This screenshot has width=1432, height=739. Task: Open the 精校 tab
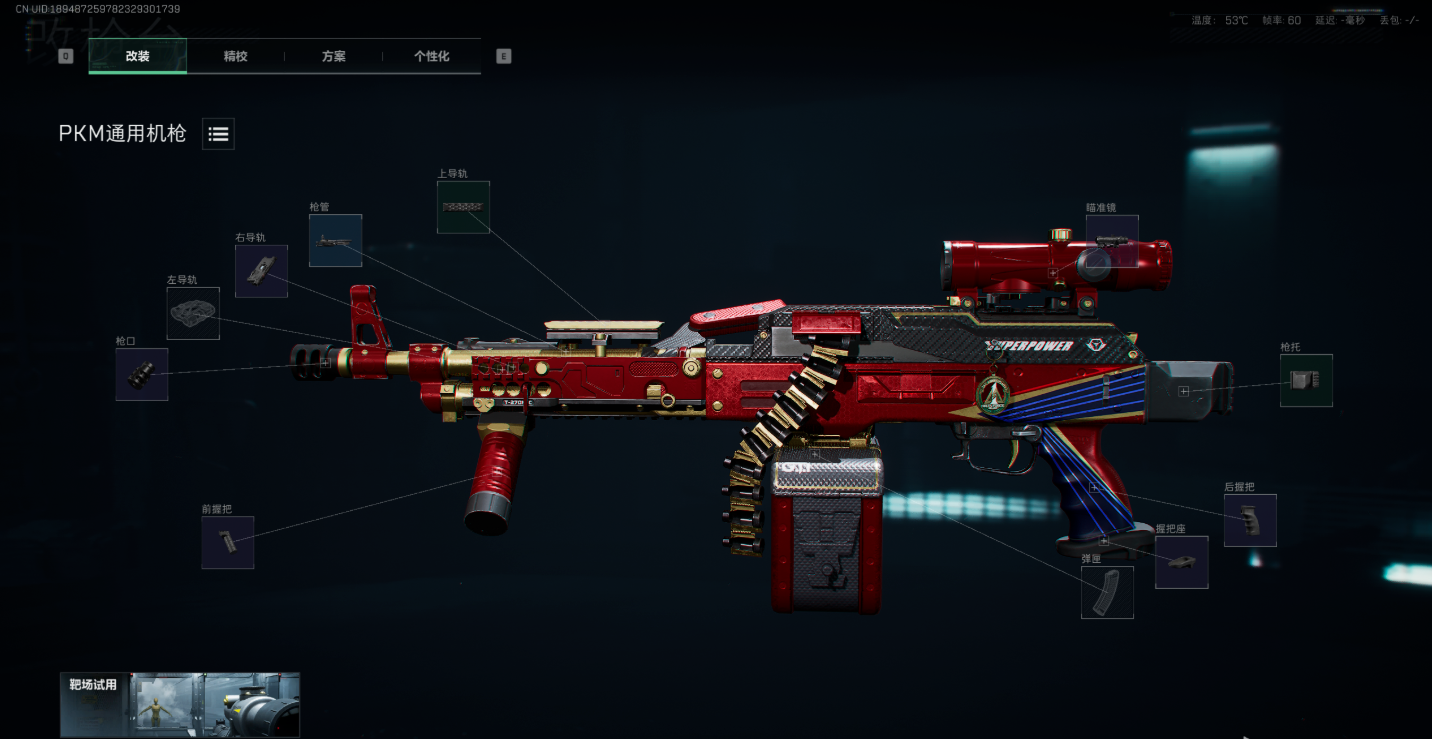click(x=236, y=56)
